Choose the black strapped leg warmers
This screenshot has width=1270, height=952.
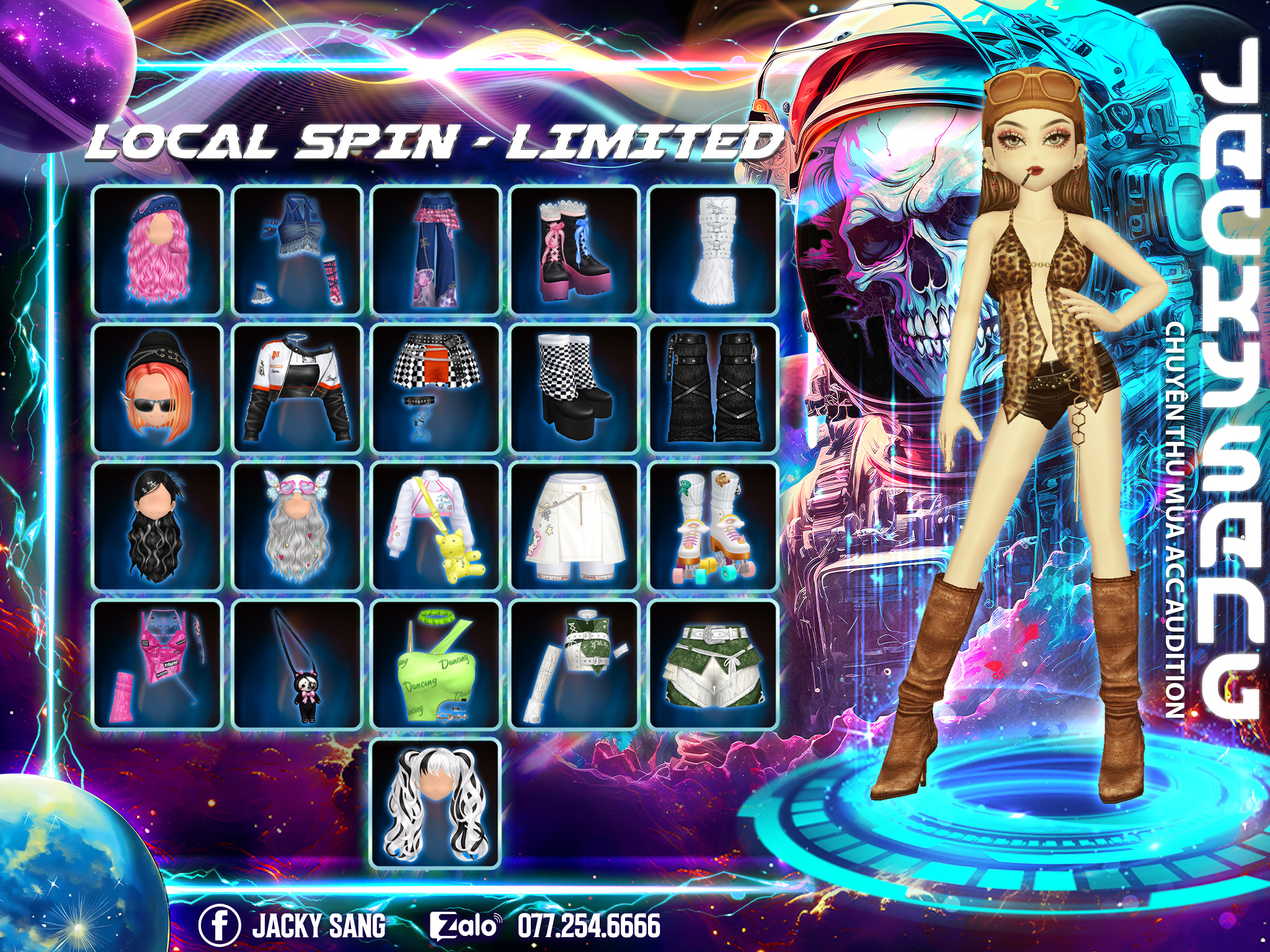point(714,388)
